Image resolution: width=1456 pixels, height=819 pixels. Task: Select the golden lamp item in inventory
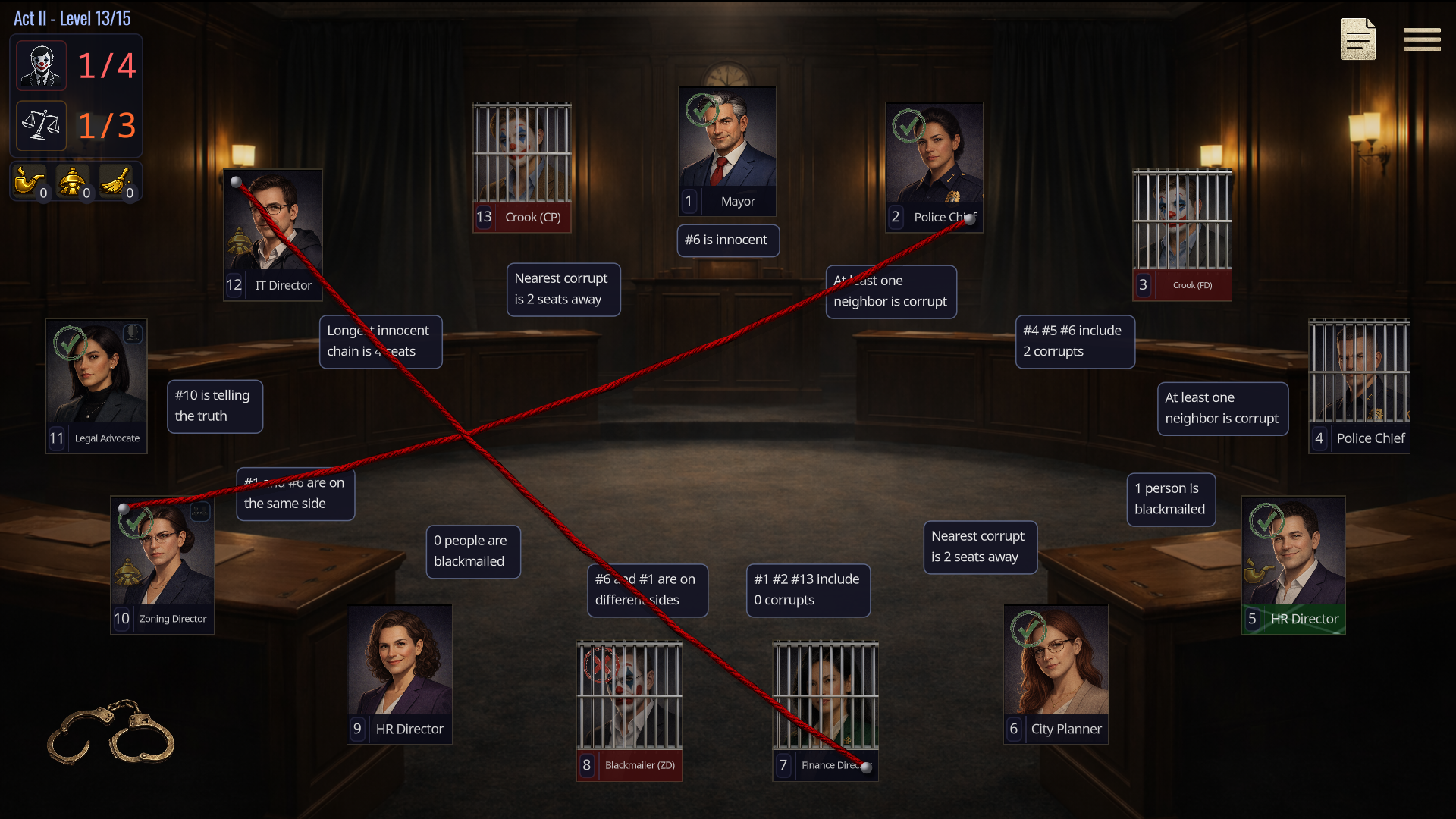click(72, 181)
